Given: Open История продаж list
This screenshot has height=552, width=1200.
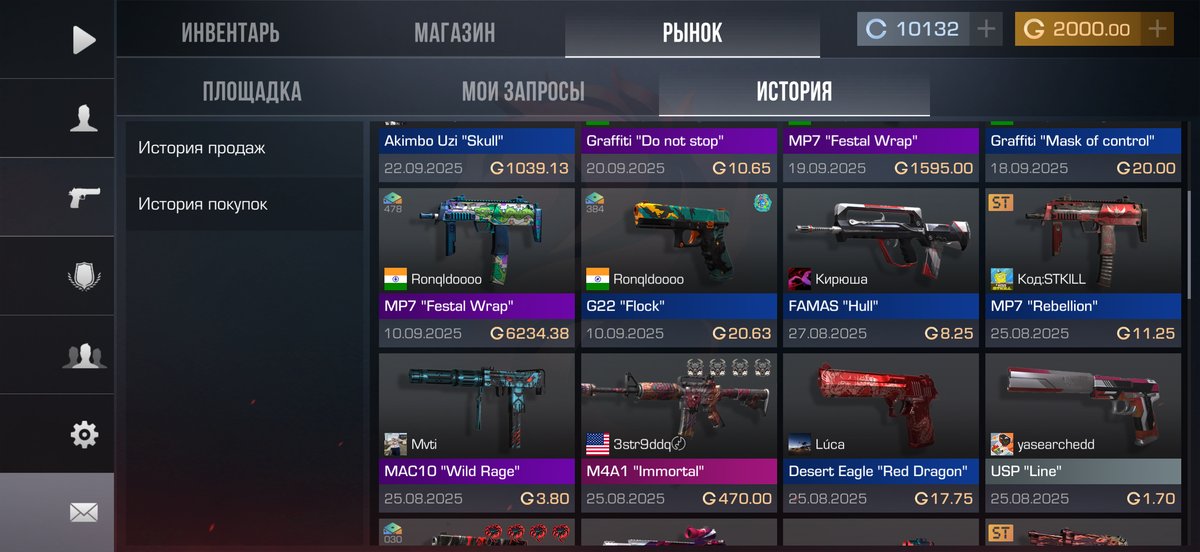Looking at the screenshot, I should point(202,148).
